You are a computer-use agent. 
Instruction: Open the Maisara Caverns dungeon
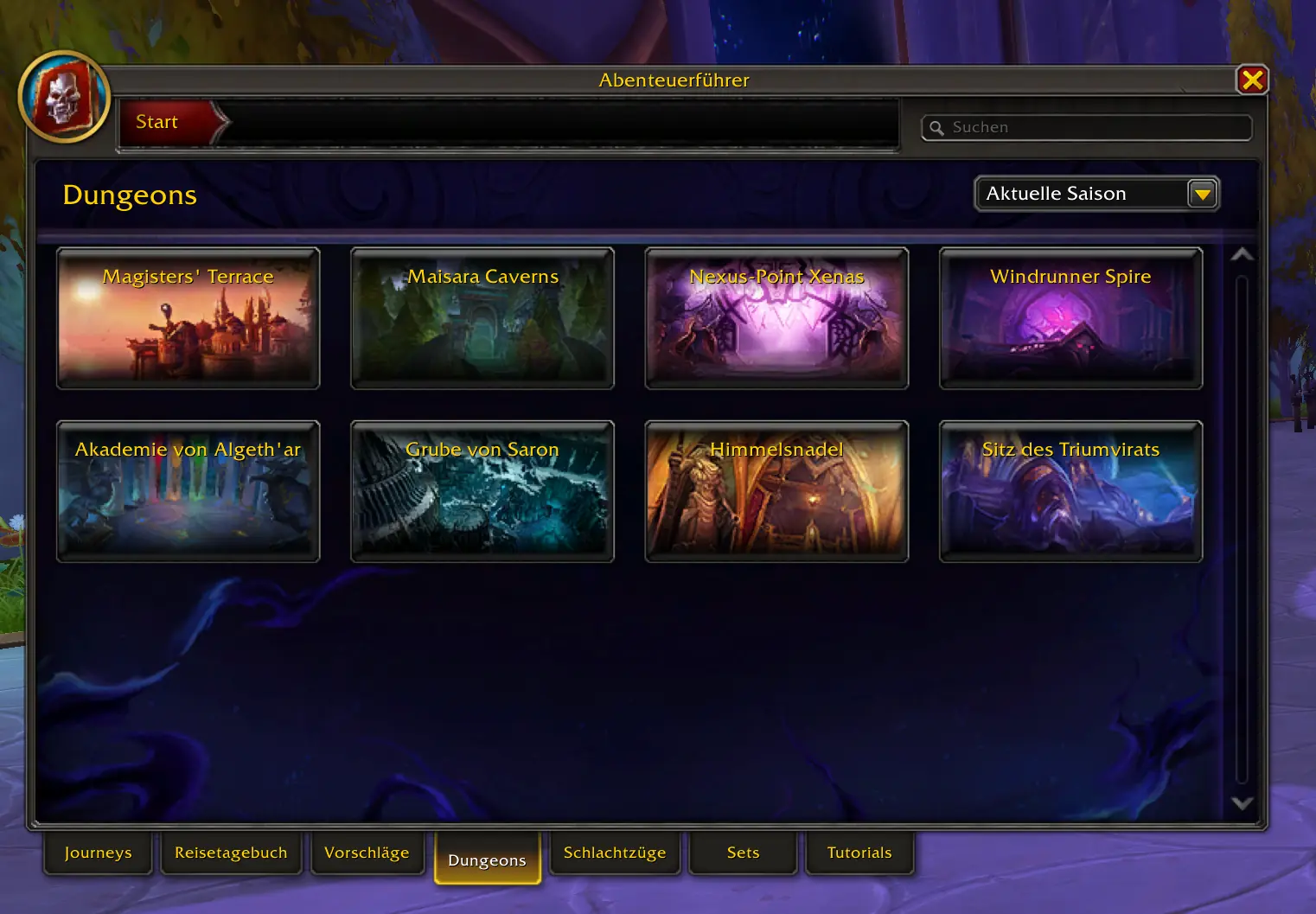coord(482,318)
